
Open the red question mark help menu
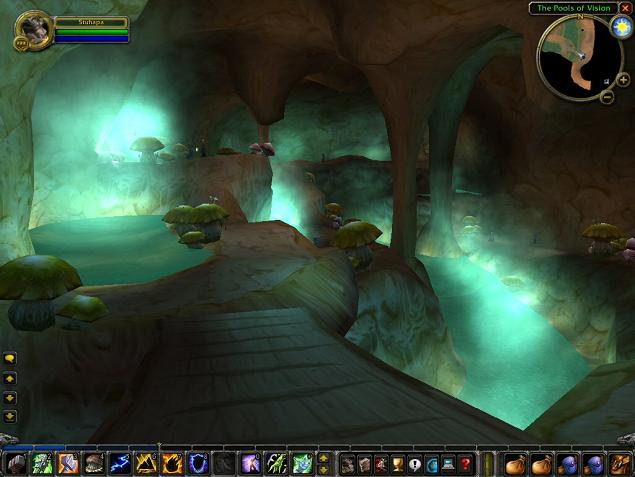tap(464, 464)
